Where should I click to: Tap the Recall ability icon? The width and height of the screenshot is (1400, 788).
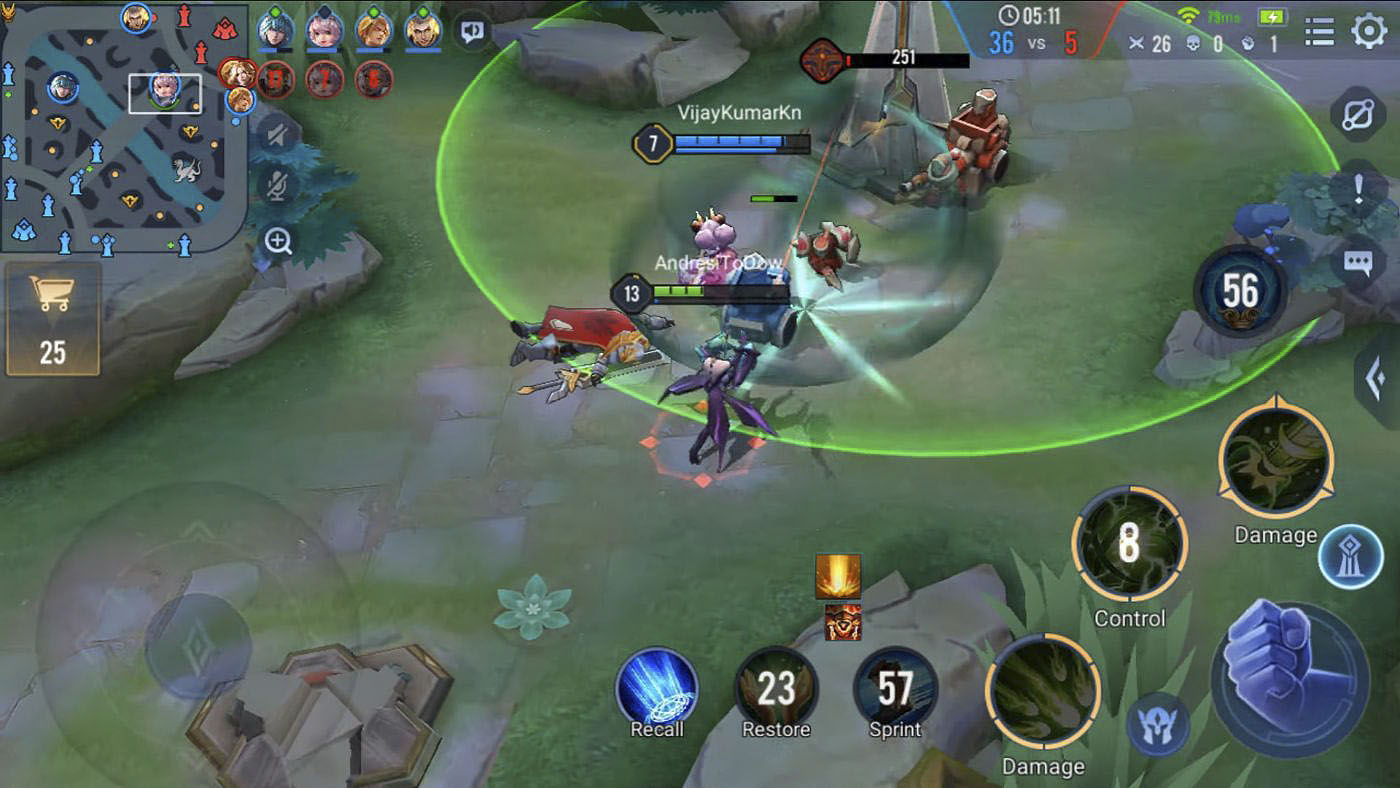tap(657, 688)
